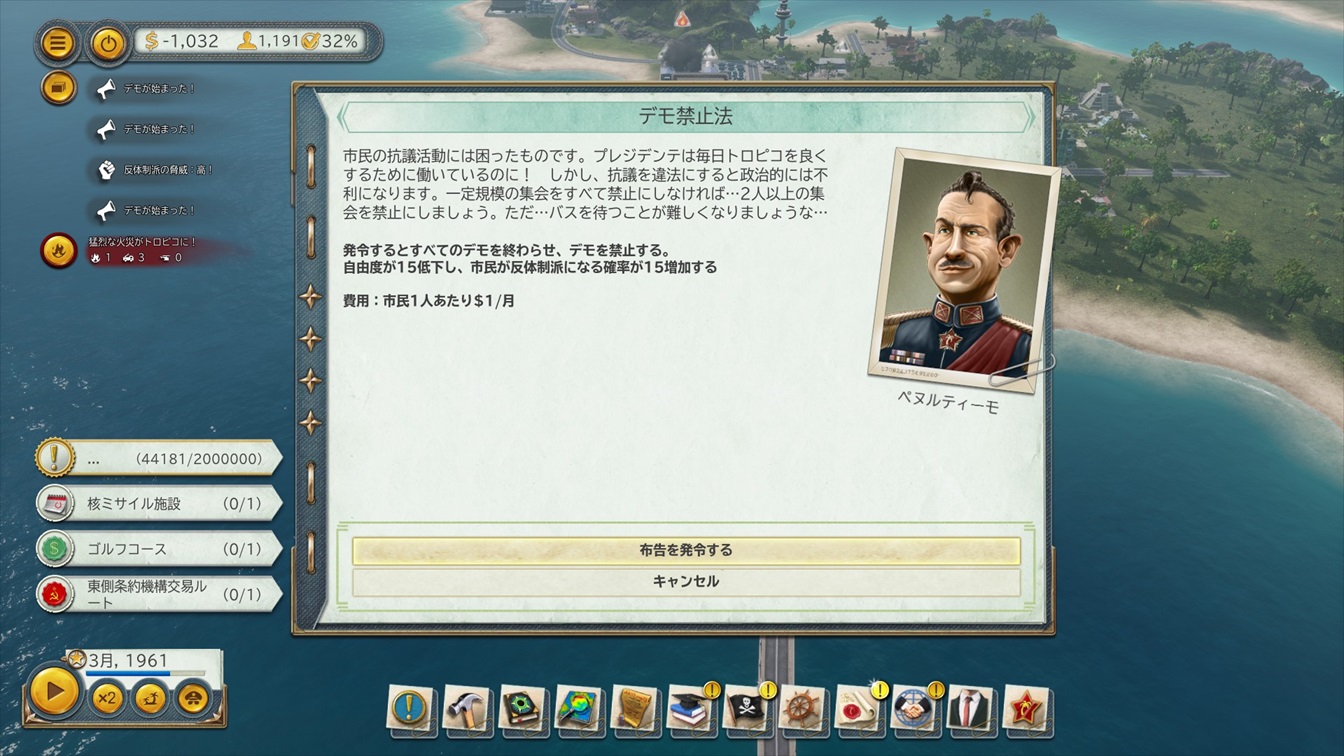Open the almanac book

[x=521, y=708]
